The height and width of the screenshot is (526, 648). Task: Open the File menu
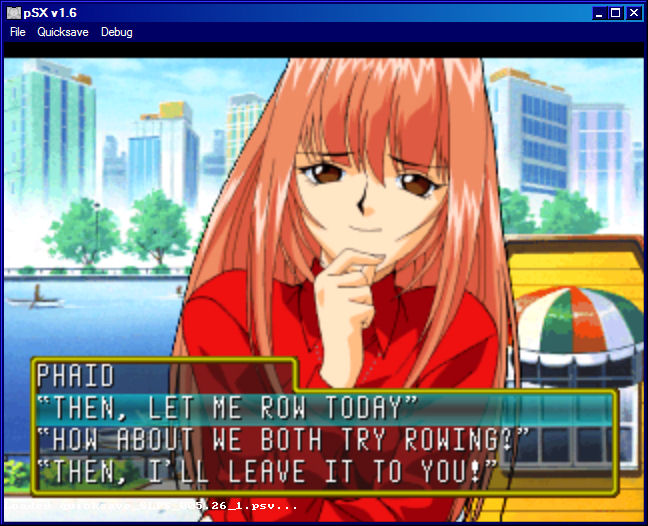click(18, 32)
